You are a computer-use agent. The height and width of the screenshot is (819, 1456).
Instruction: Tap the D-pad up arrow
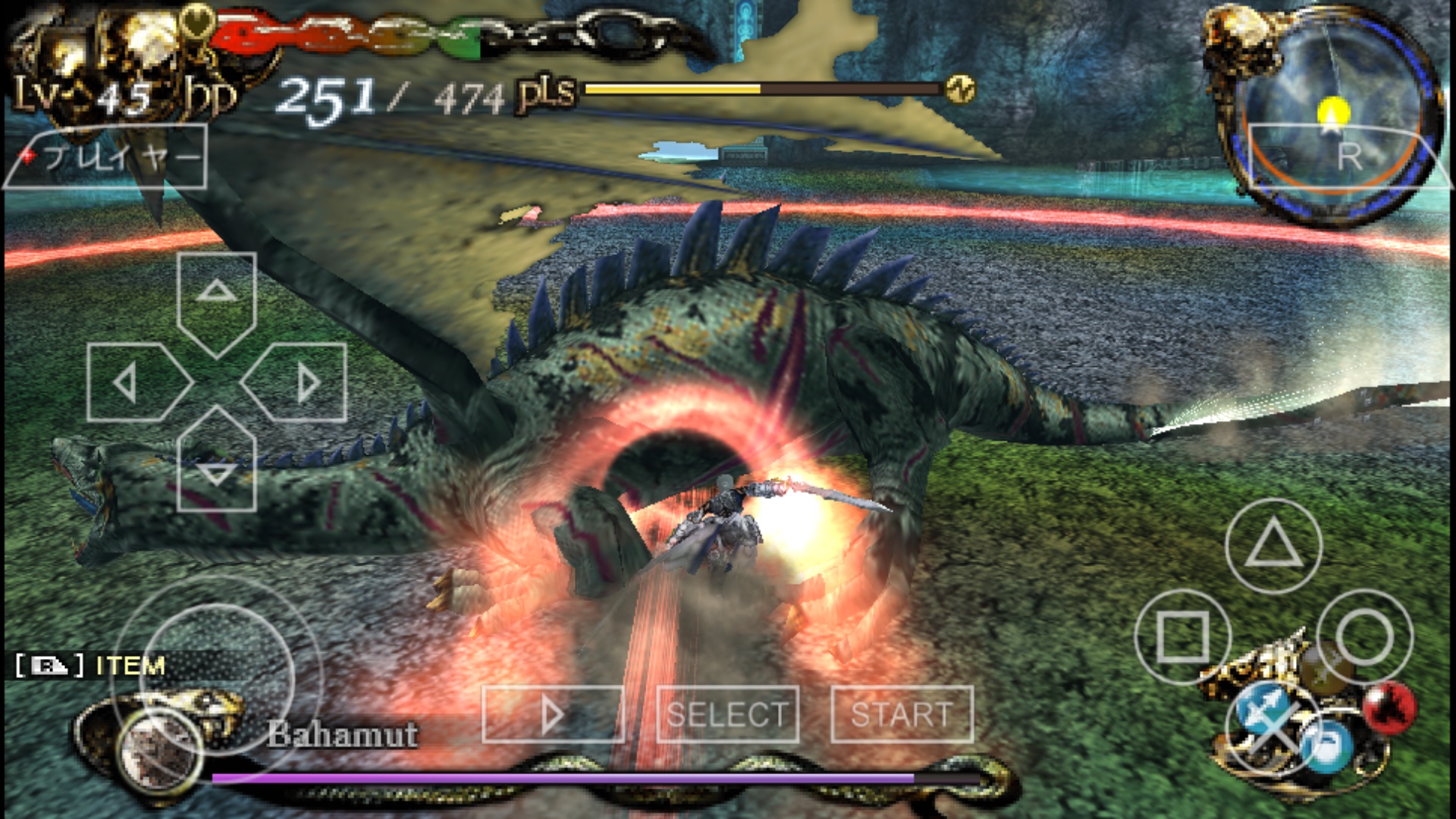click(x=216, y=297)
